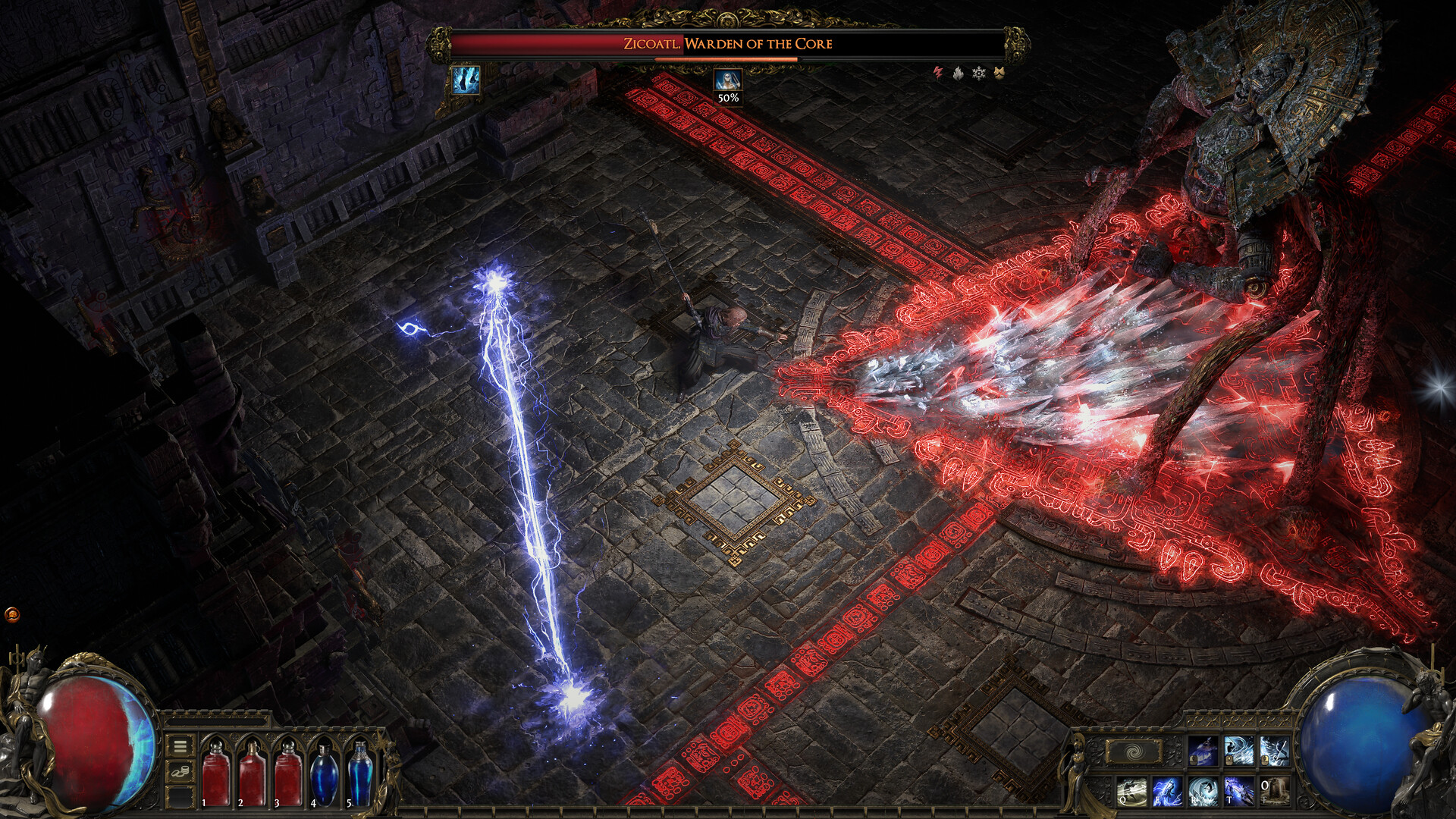The width and height of the screenshot is (1456, 819).
Task: Select the gold currency counter icon
Action: (x=180, y=772)
